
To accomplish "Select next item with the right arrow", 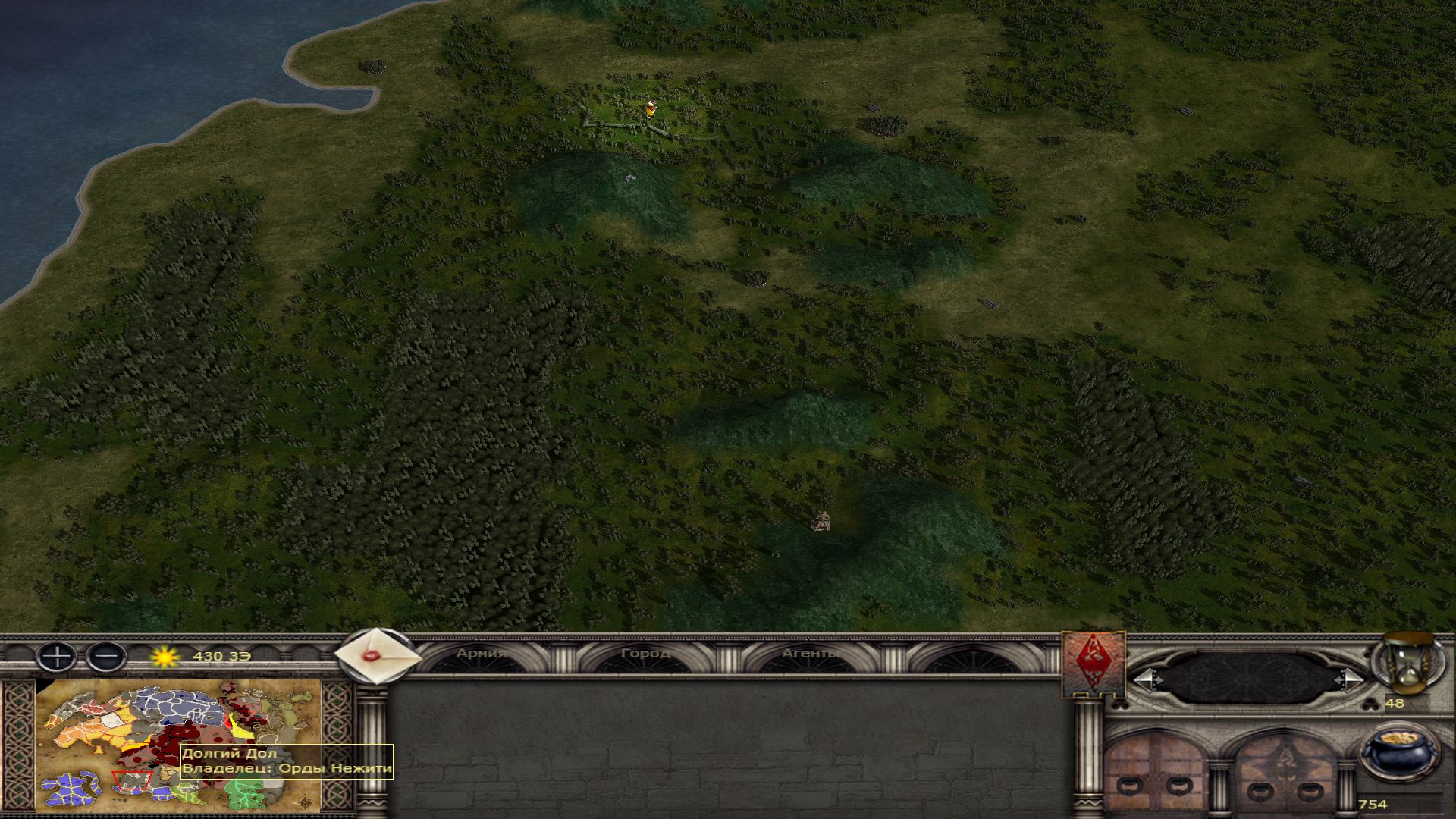I will pyautogui.click(x=1349, y=679).
